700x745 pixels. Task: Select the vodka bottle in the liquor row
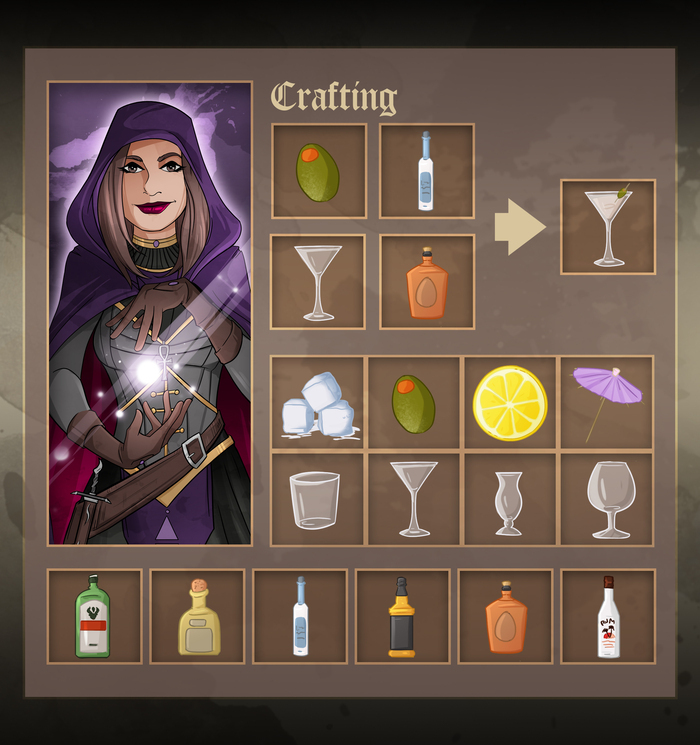(300, 616)
